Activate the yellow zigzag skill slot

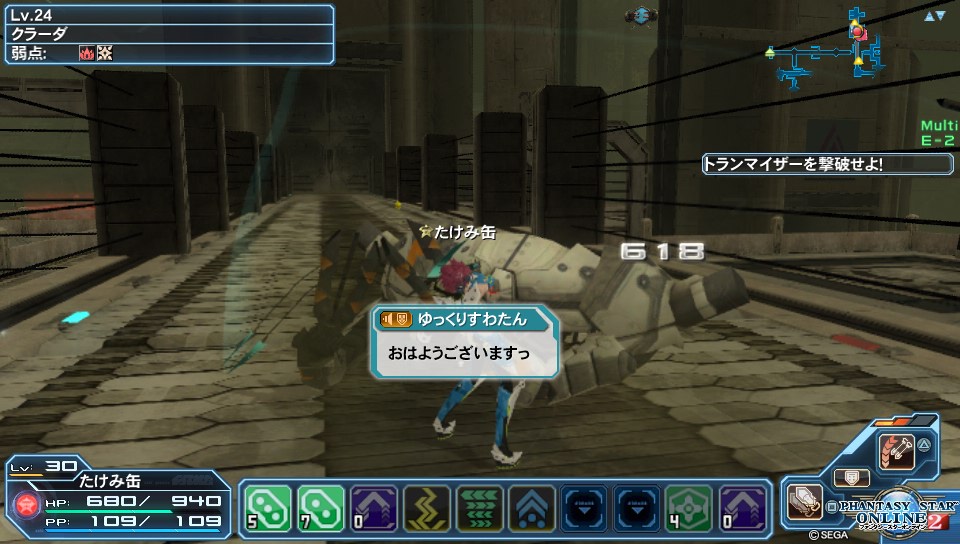426,509
